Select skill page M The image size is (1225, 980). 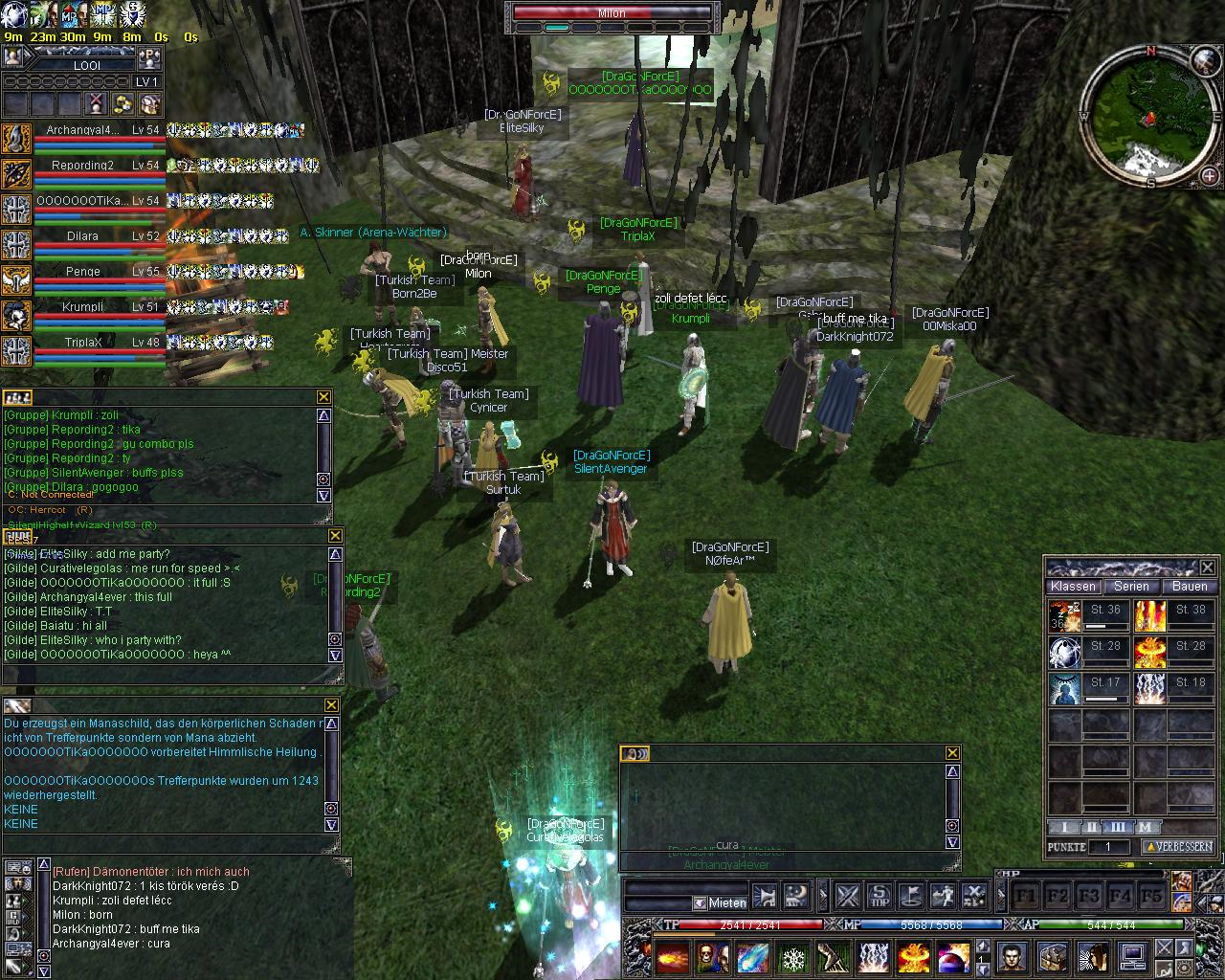click(1145, 827)
